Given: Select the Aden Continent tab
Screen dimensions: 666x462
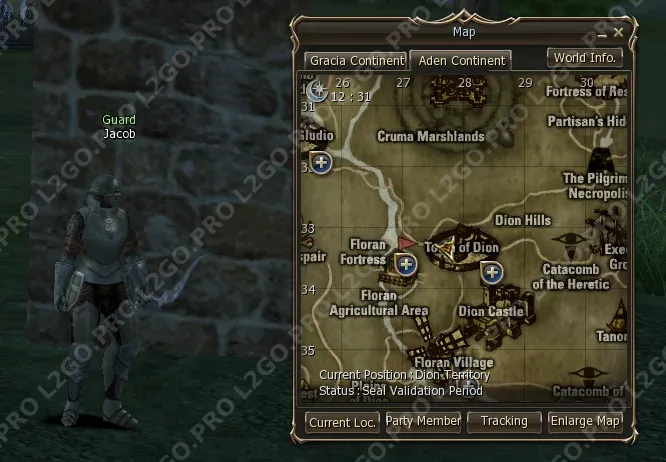Looking at the screenshot, I should click(461, 61).
